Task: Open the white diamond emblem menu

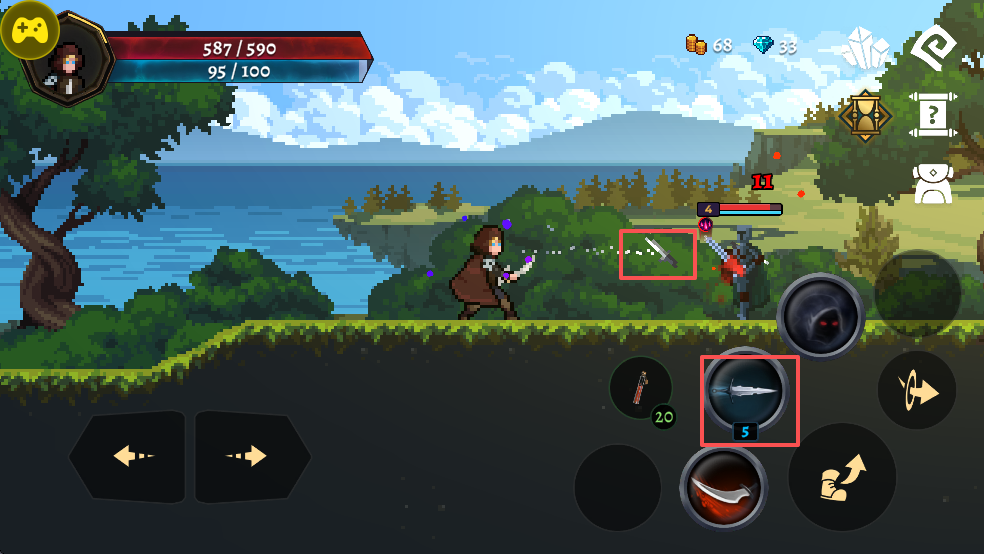Action: tap(935, 48)
